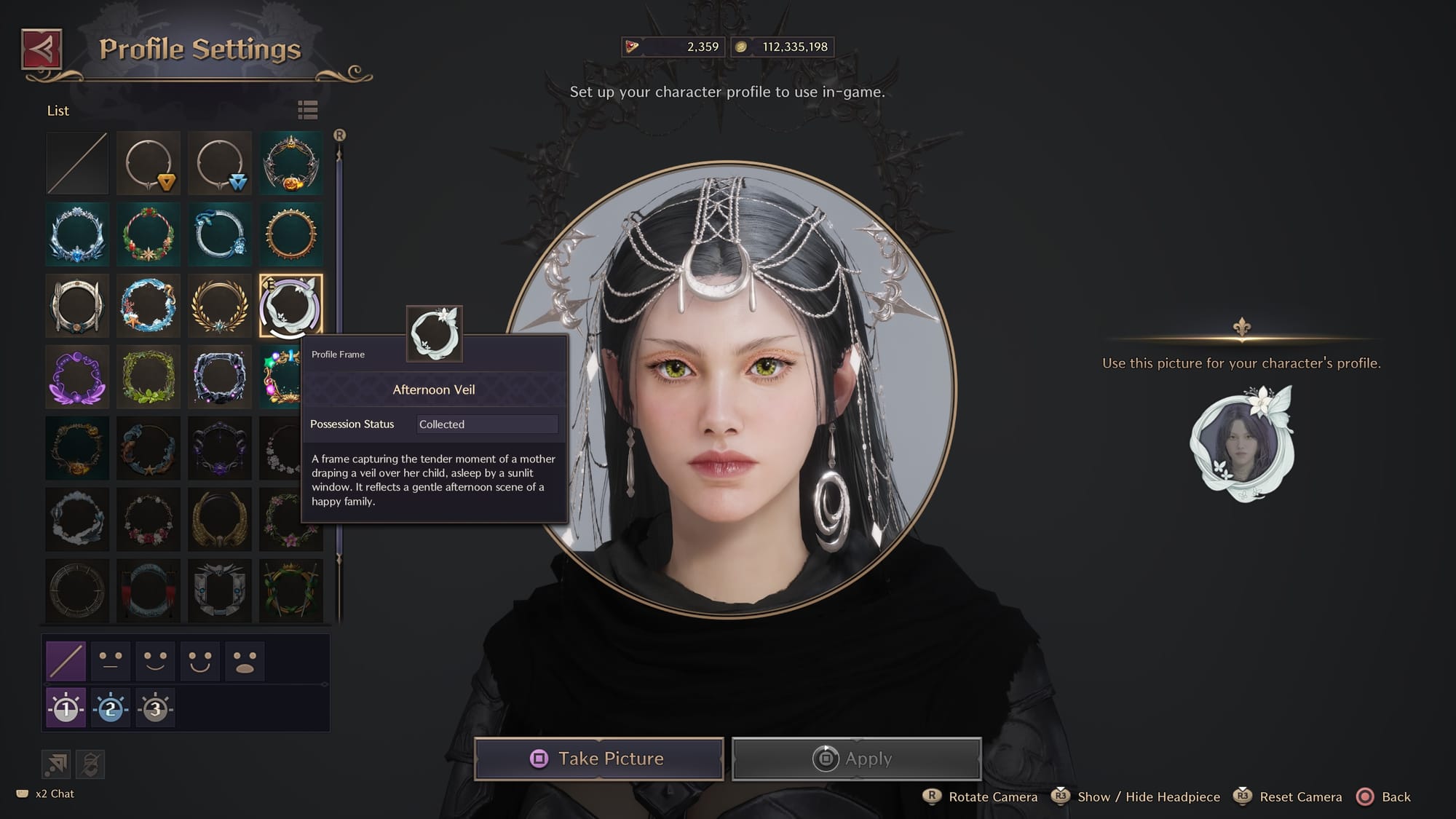Choose the spiked bronze ring frame
This screenshot has width=1456, height=819.
291,234
